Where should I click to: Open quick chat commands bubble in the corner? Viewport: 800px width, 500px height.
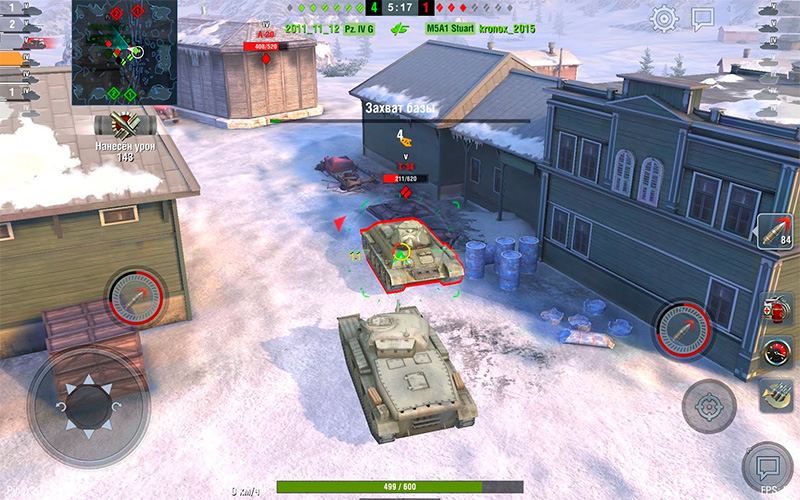point(768,467)
